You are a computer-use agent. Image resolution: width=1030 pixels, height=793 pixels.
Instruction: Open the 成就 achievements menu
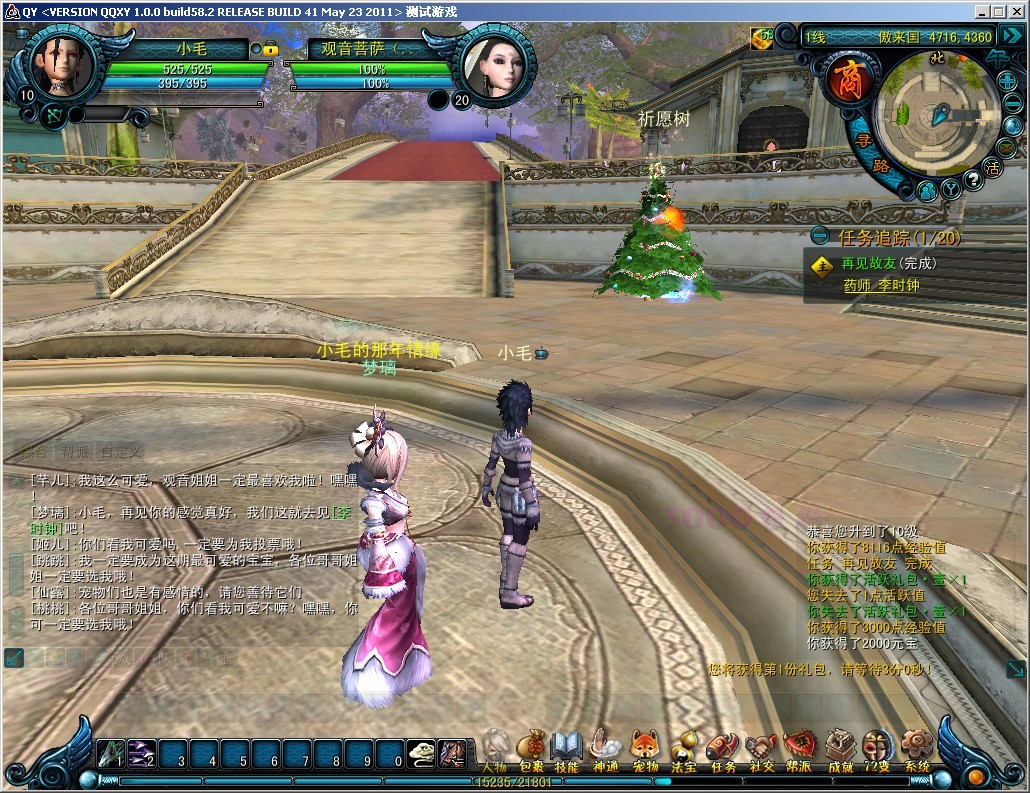pyautogui.click(x=839, y=749)
